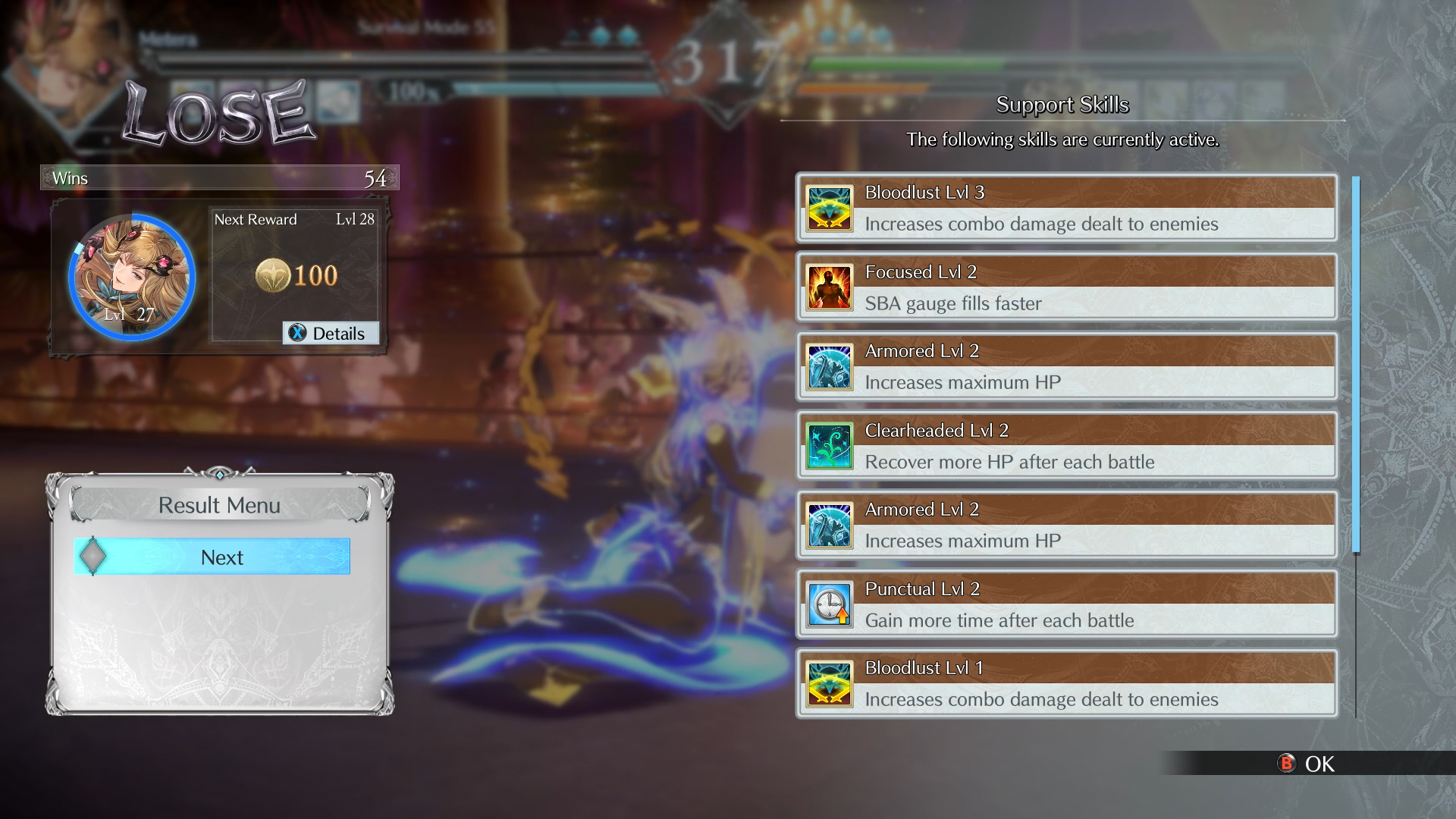This screenshot has width=1456, height=819.
Task: Click the character portrait showing Lvl 27
Action: [132, 278]
